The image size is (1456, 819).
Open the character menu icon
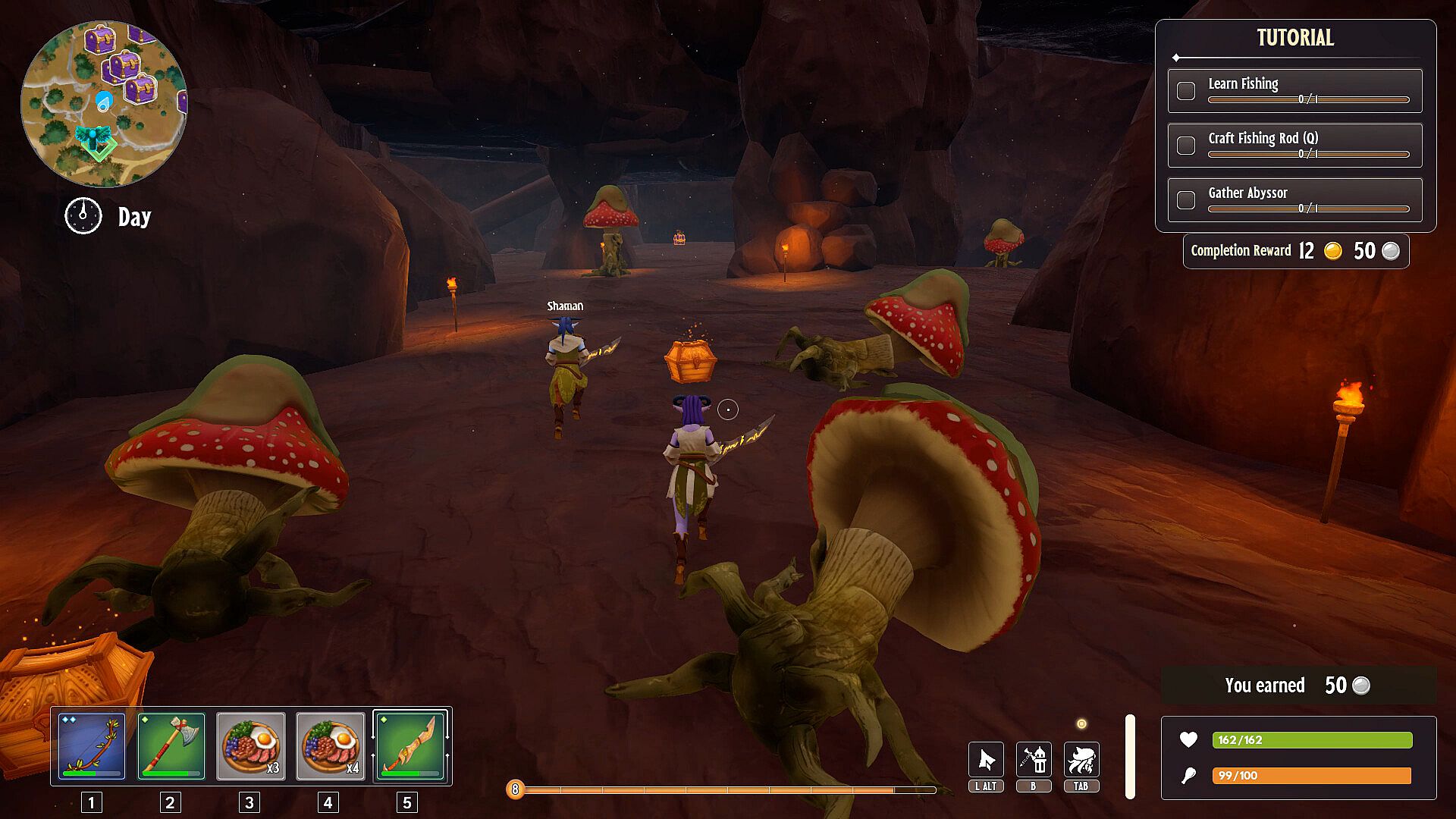point(1081,760)
